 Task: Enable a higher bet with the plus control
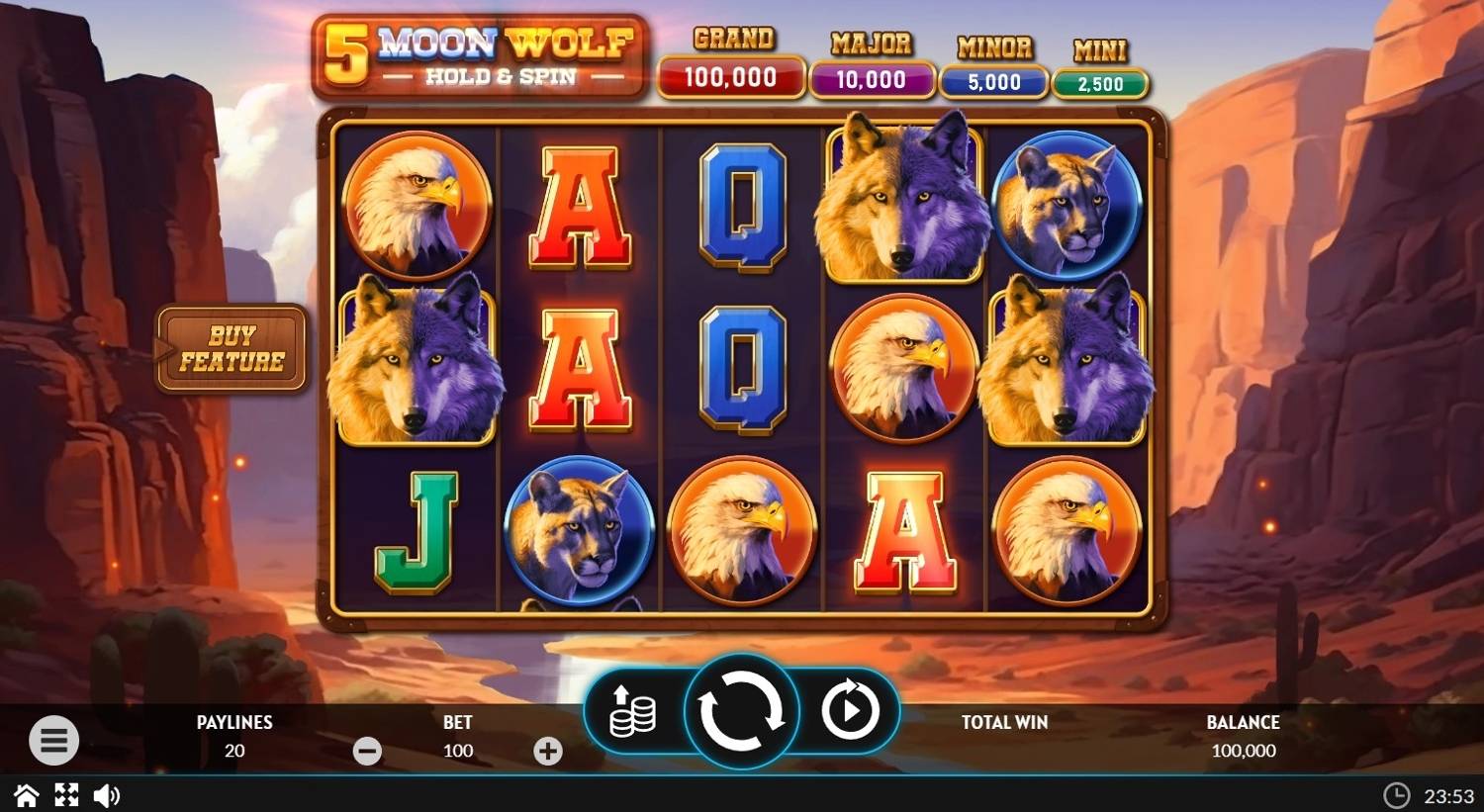547,750
